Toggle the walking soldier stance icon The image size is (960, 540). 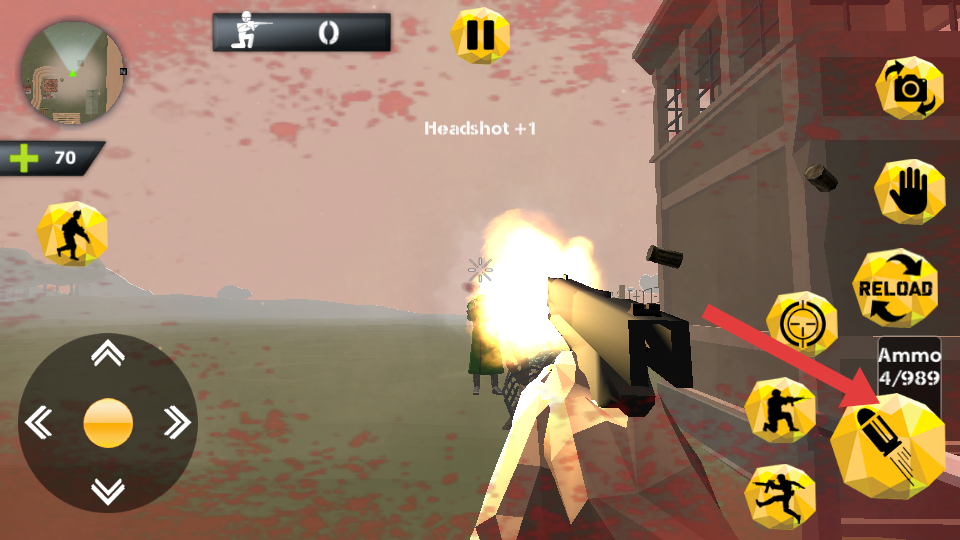(72, 233)
